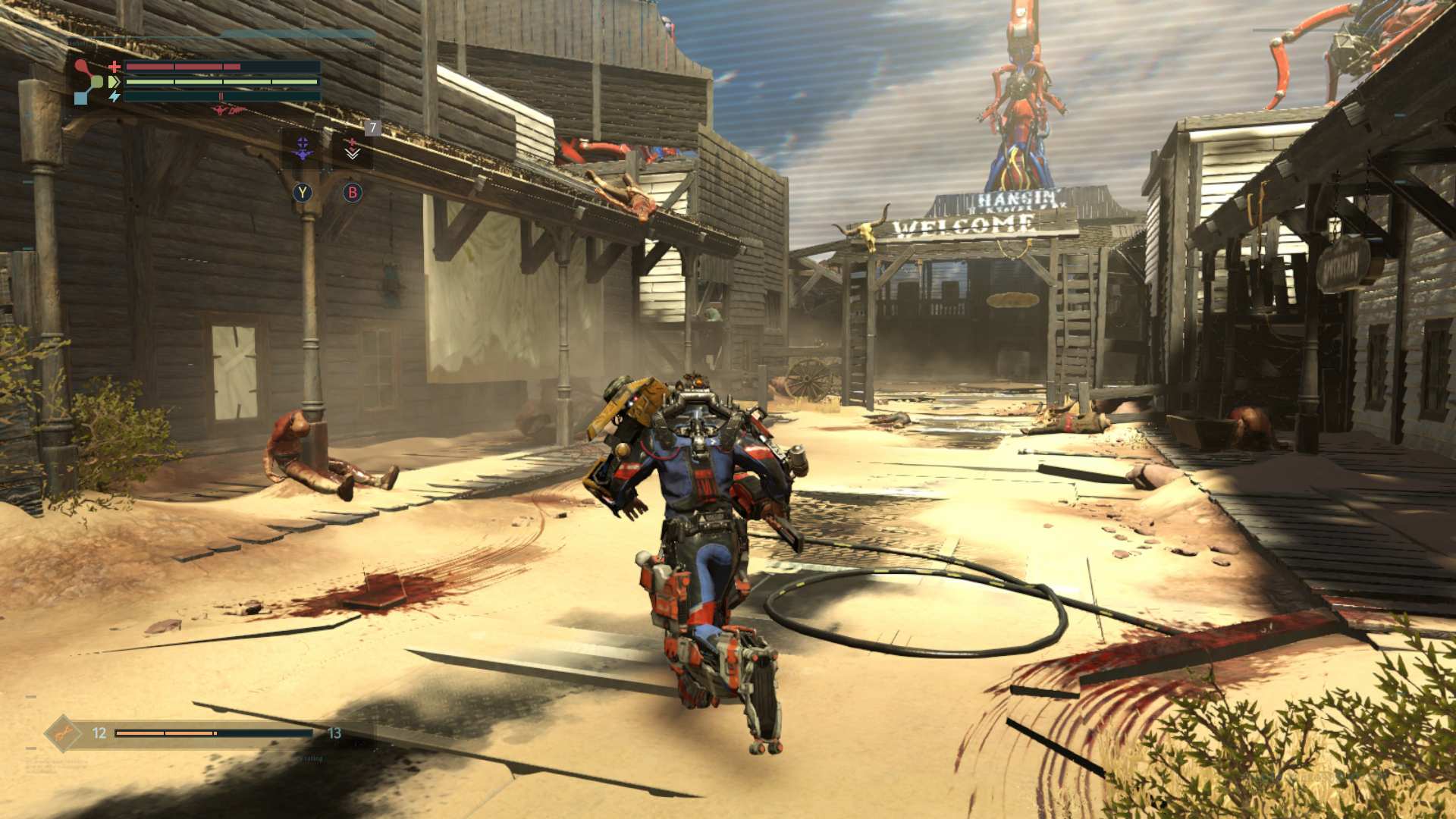Click the purple directional implant icon above Y

point(302,148)
